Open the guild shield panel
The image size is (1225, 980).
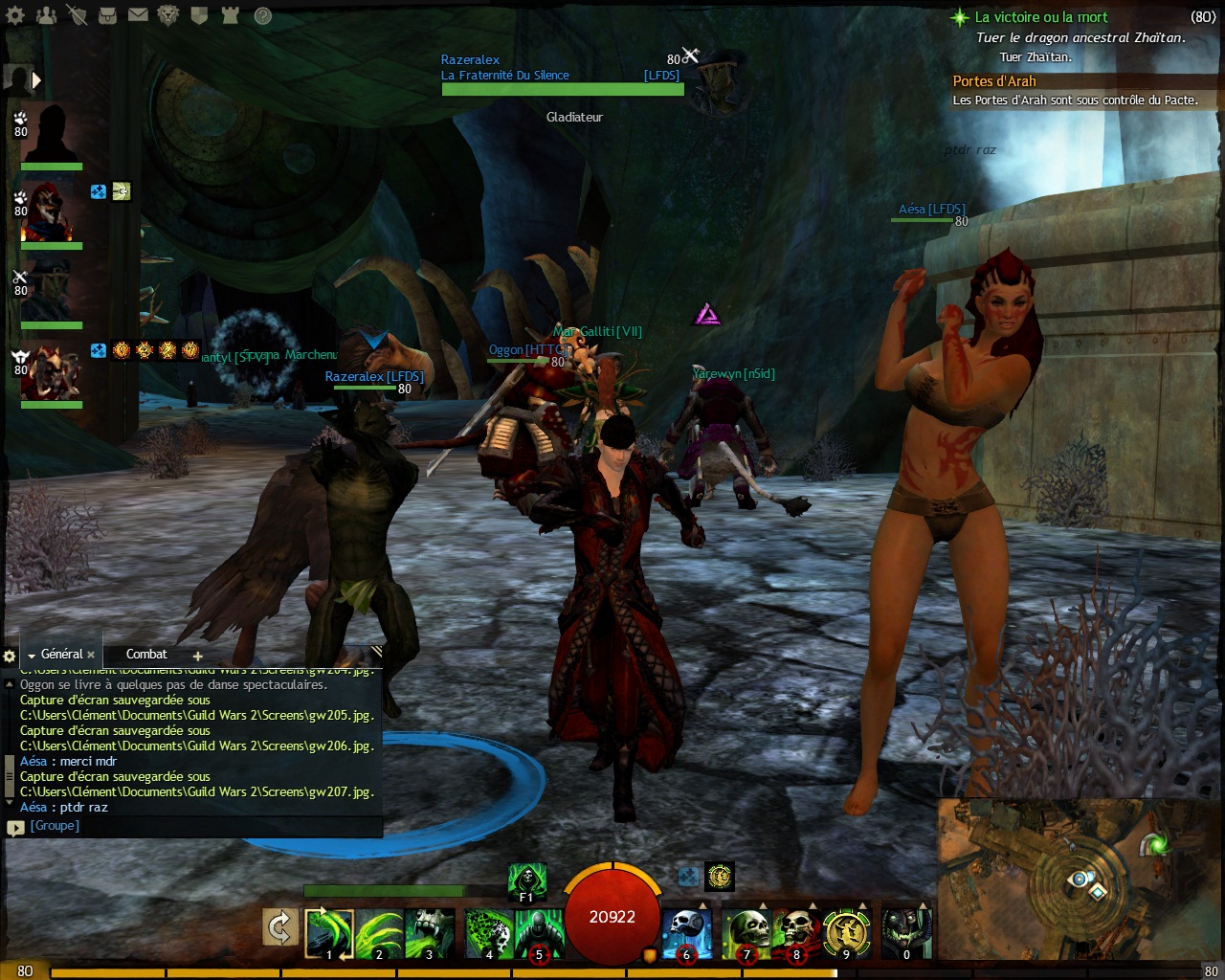point(199,15)
